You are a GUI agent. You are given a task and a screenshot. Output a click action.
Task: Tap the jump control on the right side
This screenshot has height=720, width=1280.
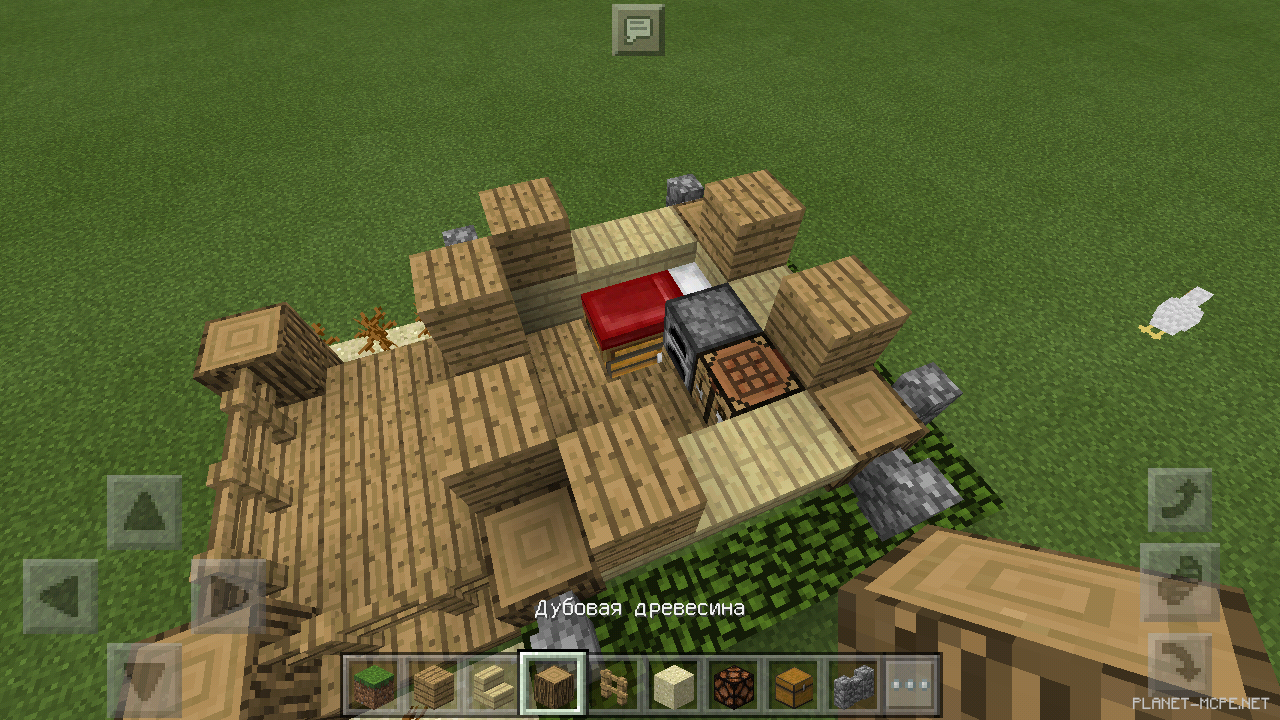tap(1180, 580)
